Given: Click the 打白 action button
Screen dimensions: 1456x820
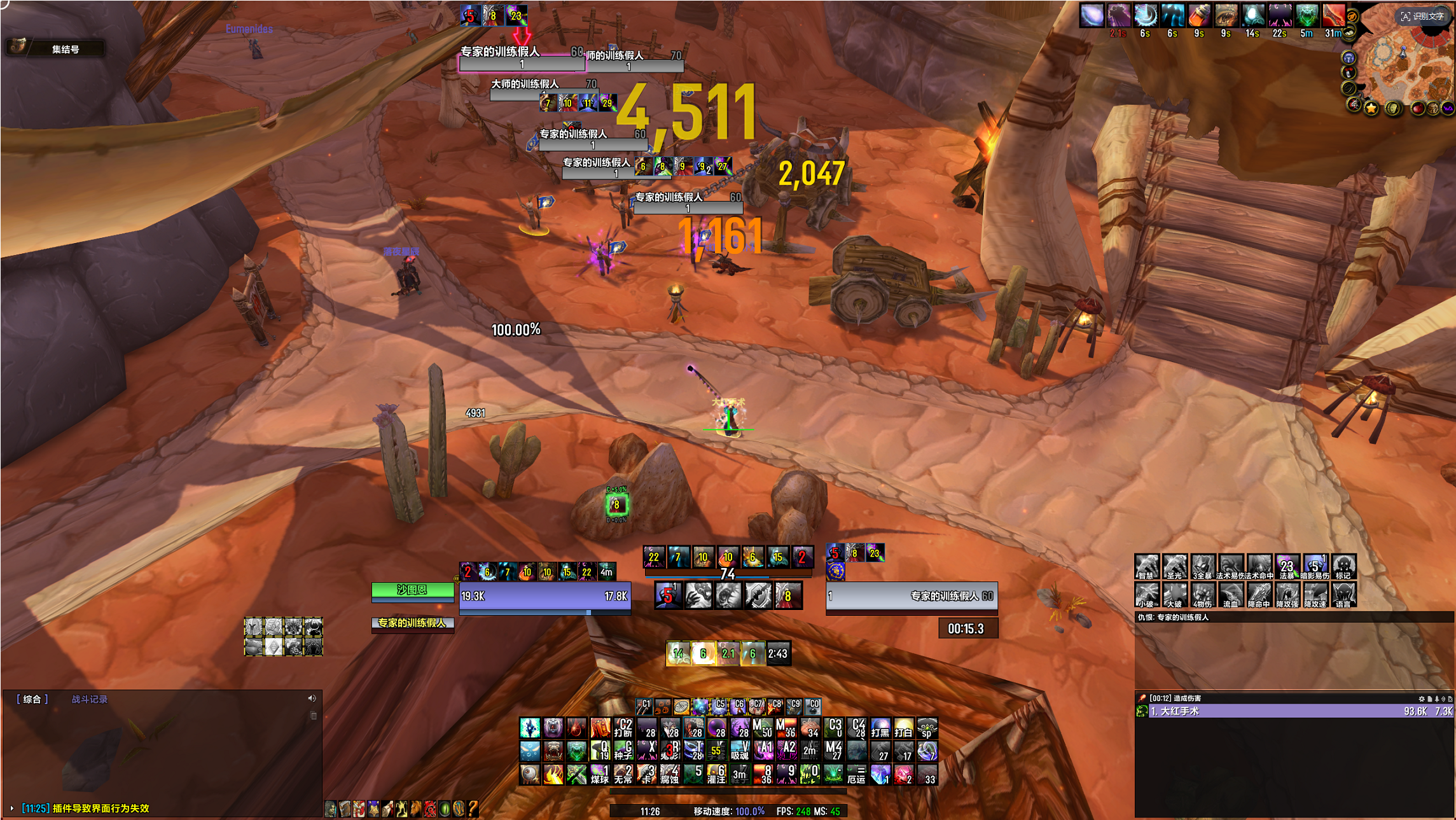Looking at the screenshot, I should coord(903,728).
